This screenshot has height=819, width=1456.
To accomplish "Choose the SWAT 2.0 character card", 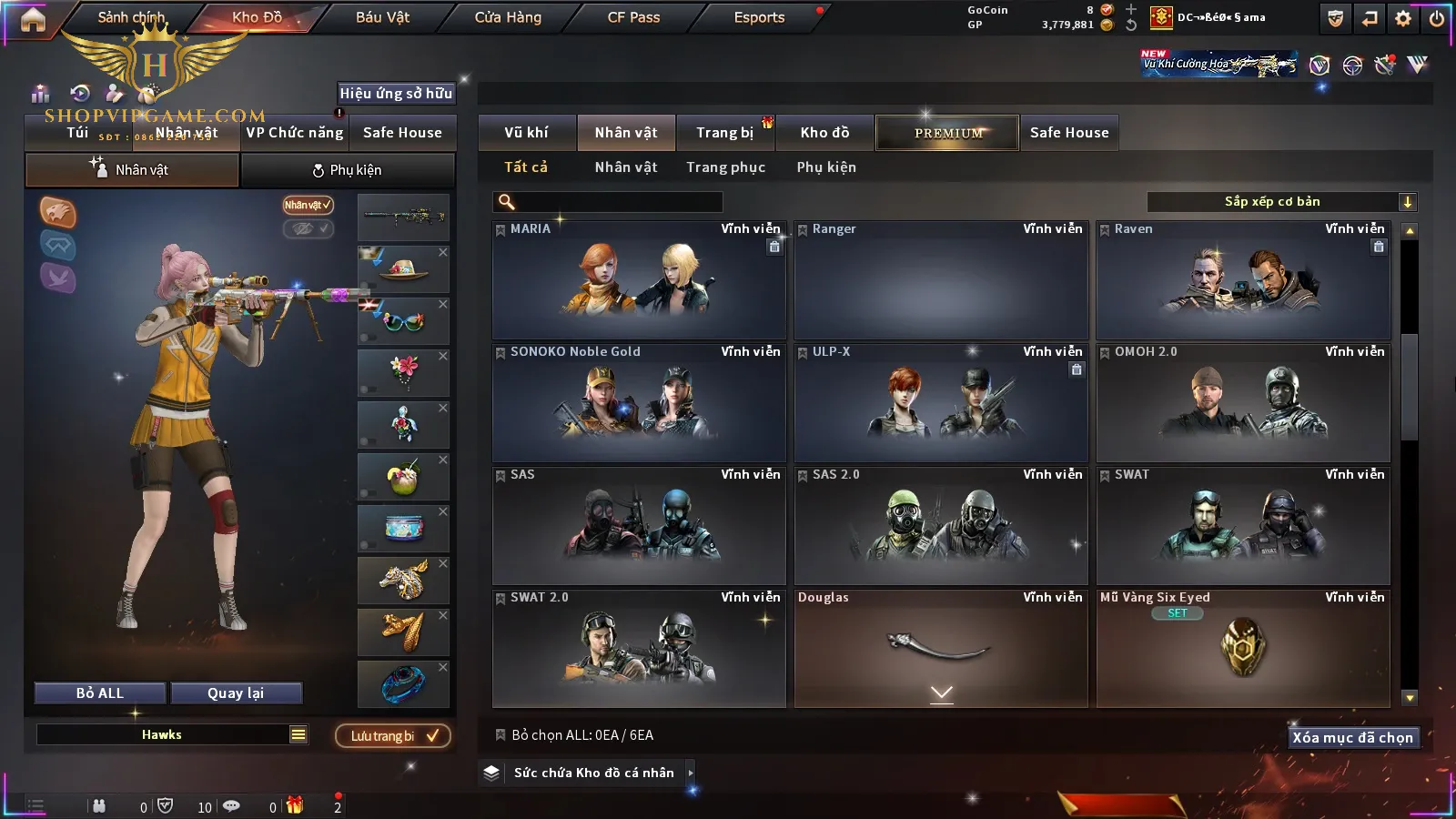I will pyautogui.click(x=639, y=648).
